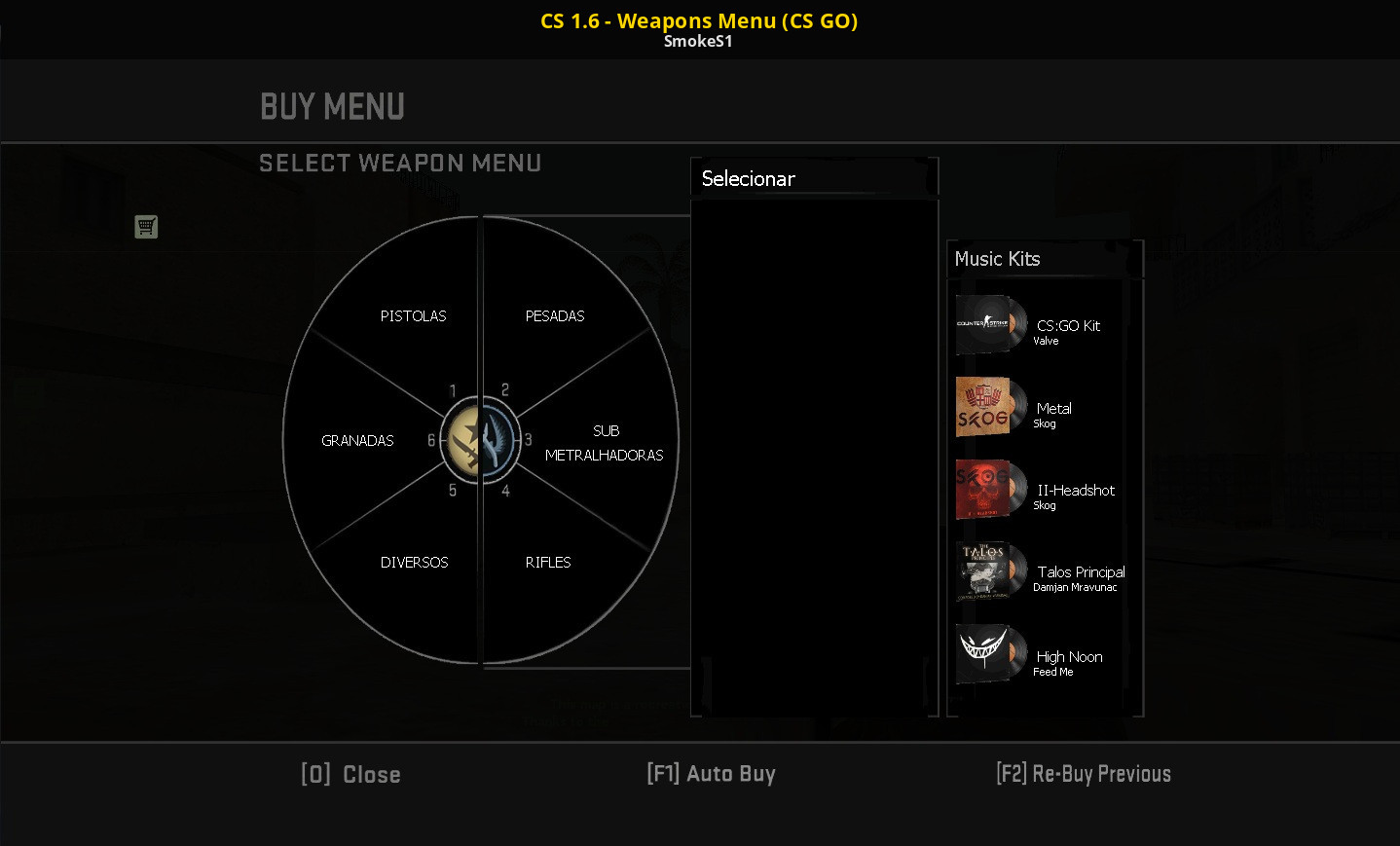Click the [0] Close button
This screenshot has width=1400, height=846.
click(x=350, y=774)
